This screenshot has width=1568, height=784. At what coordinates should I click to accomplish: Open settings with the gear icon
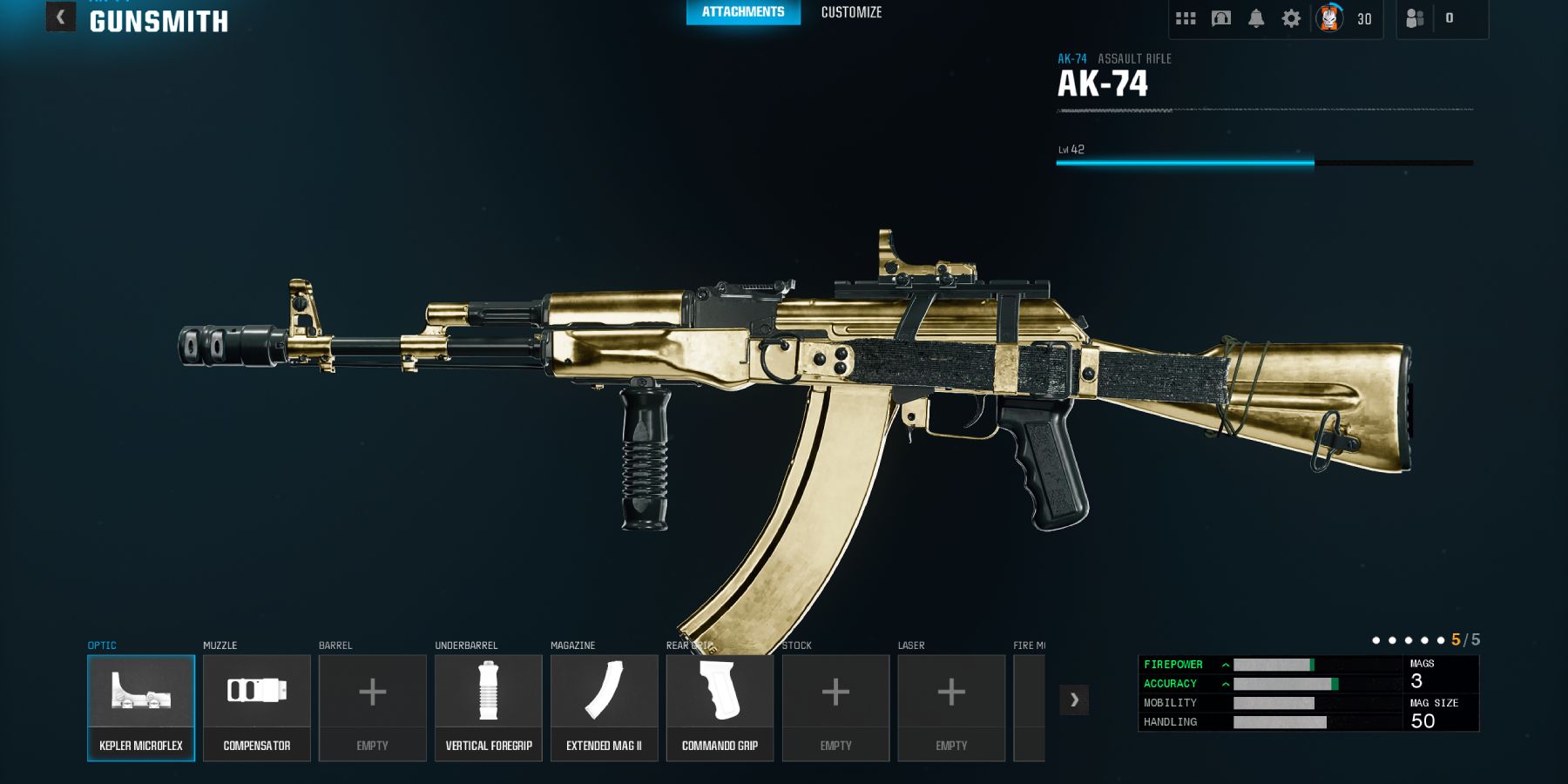pyautogui.click(x=1291, y=18)
